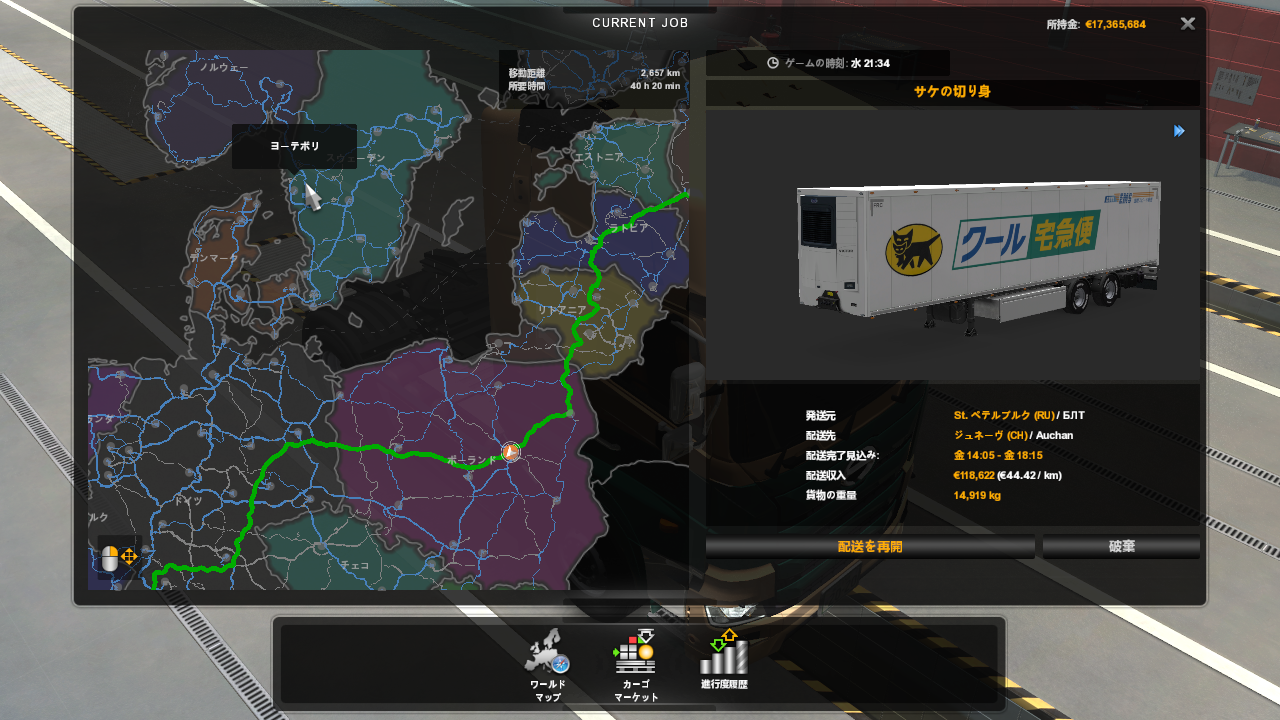Close the Current Job window
Viewport: 1280px width, 720px height.
tap(1187, 24)
